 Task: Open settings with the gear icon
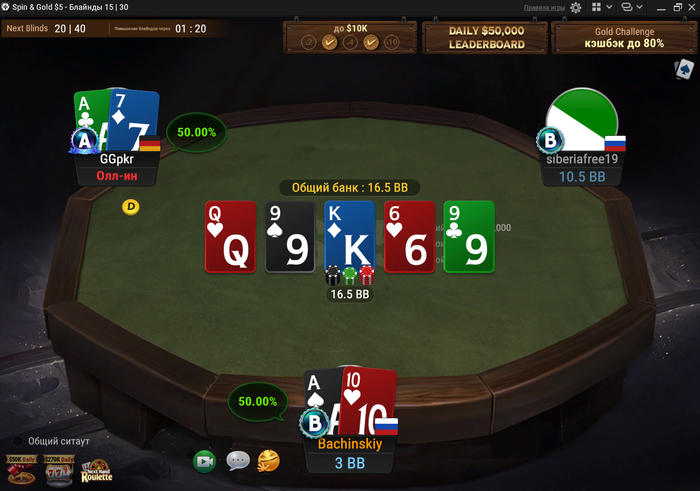pyautogui.click(x=575, y=7)
